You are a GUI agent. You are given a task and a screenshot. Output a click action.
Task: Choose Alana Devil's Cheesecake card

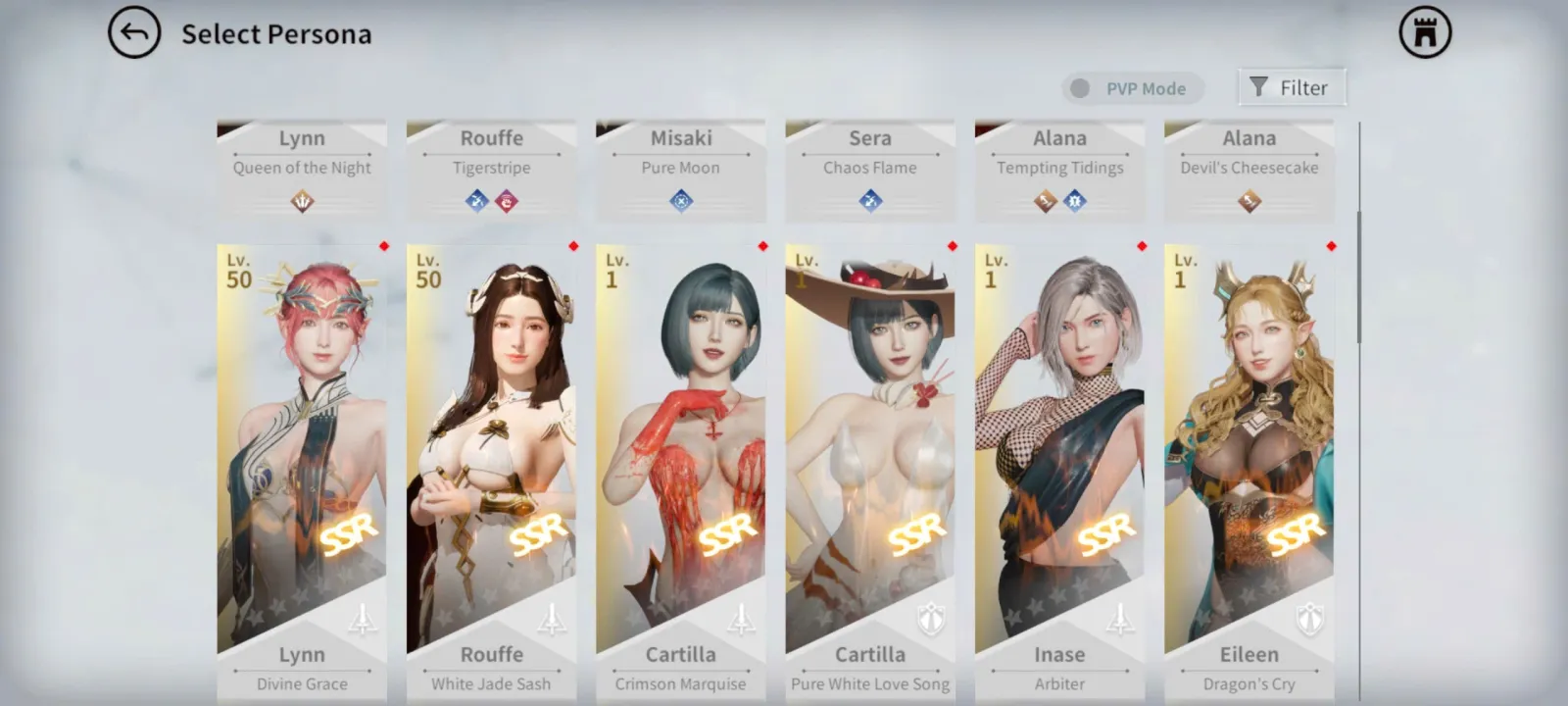click(1249, 169)
